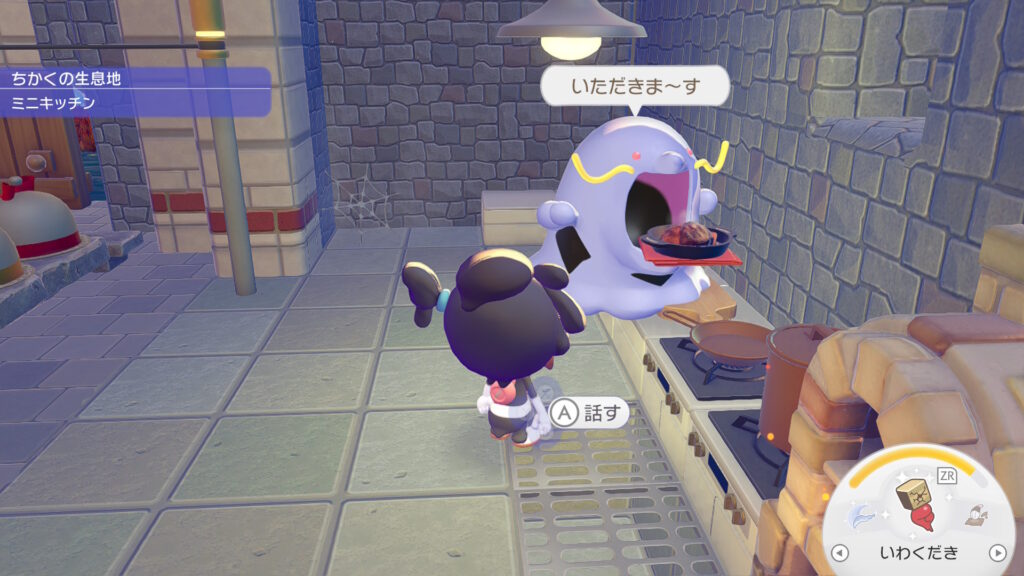Choose the blue water splash ability
This screenshot has height=576, width=1024.
click(865, 516)
